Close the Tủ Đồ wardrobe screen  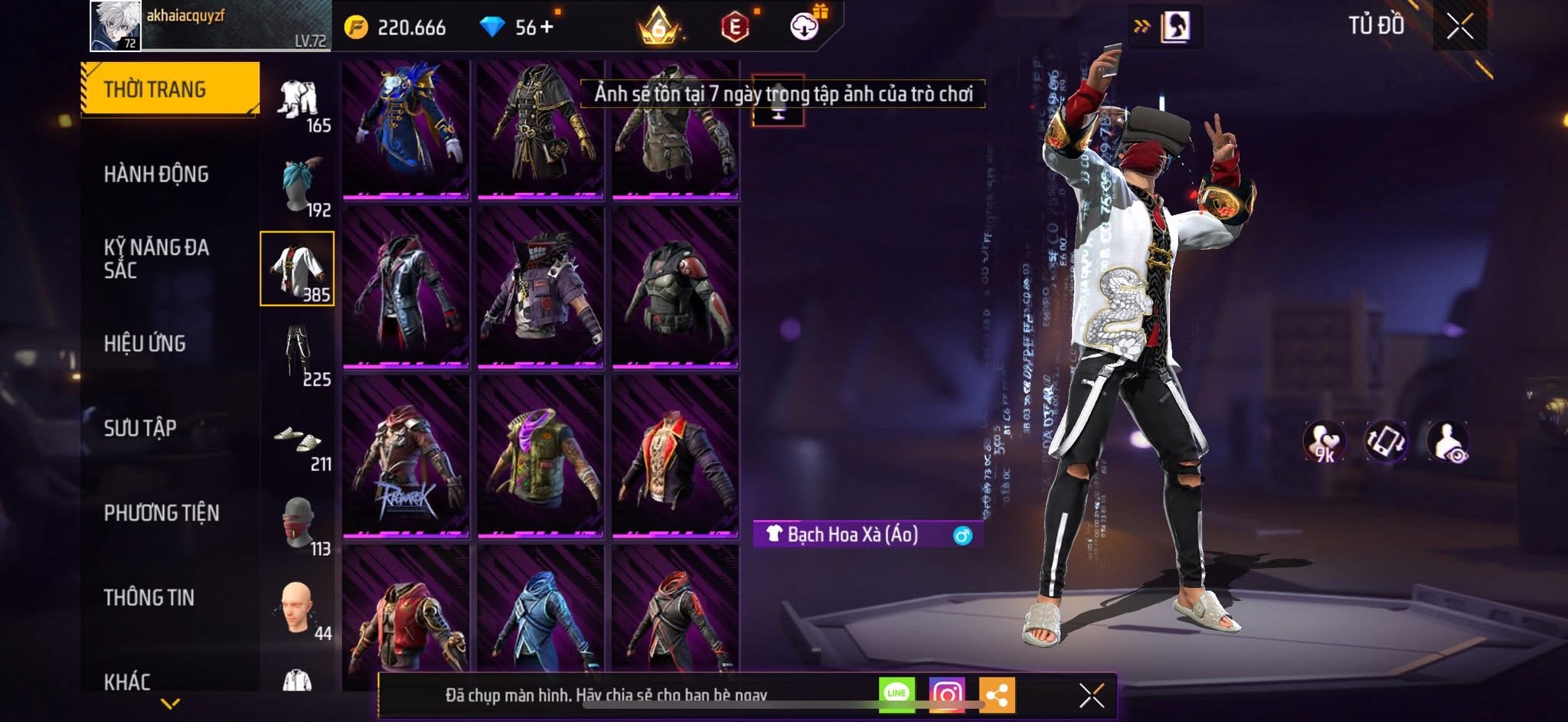(1459, 27)
